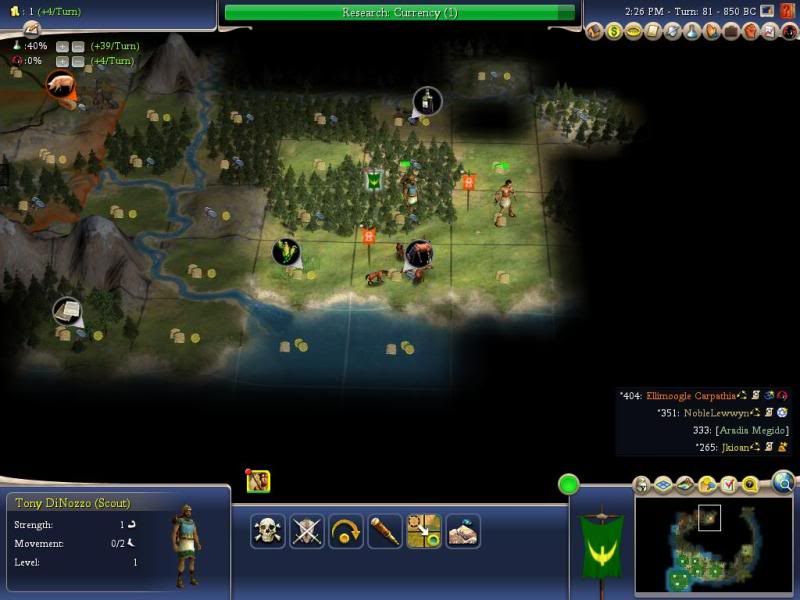Open the Foreign Advisor briefcase icon

(x=732, y=32)
